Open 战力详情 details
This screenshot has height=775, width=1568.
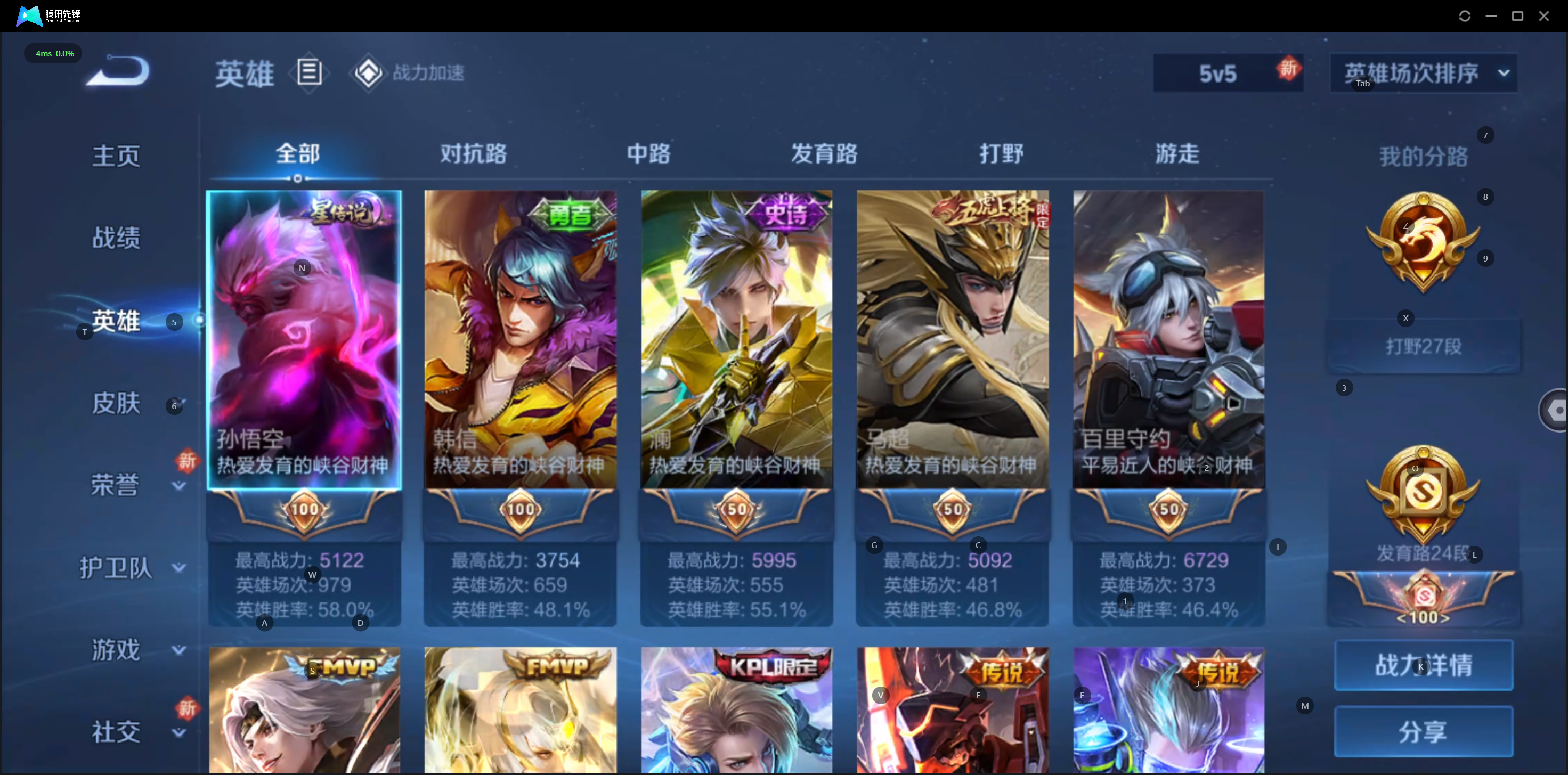pos(1423,665)
